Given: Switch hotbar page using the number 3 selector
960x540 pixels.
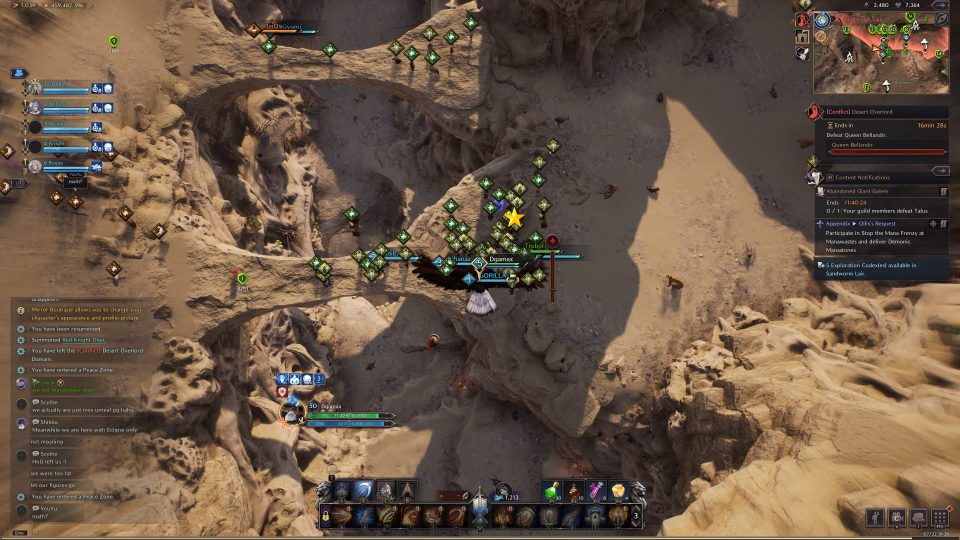Looking at the screenshot, I should click(637, 516).
